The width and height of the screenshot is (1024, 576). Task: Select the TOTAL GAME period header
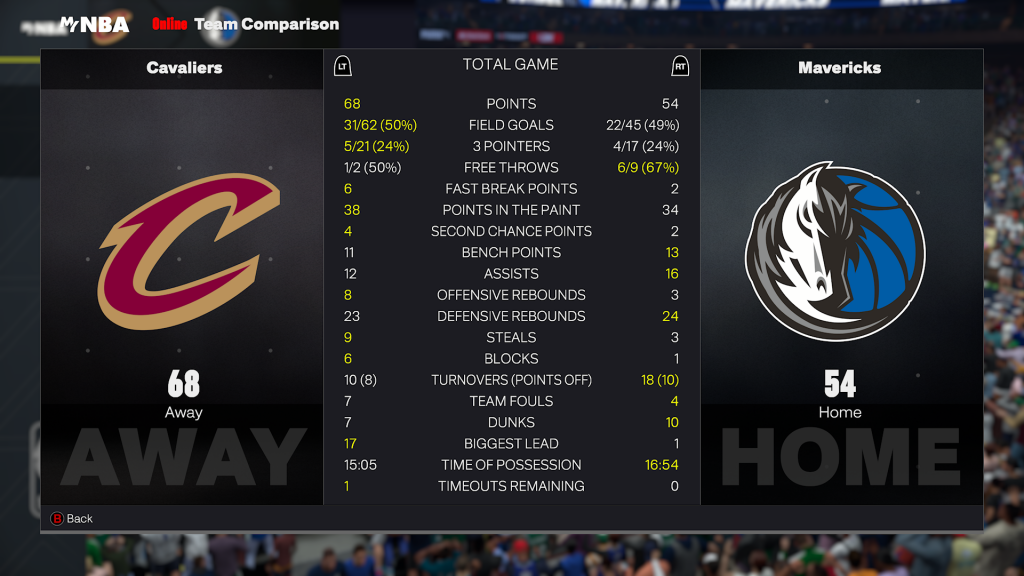pyautogui.click(x=510, y=65)
